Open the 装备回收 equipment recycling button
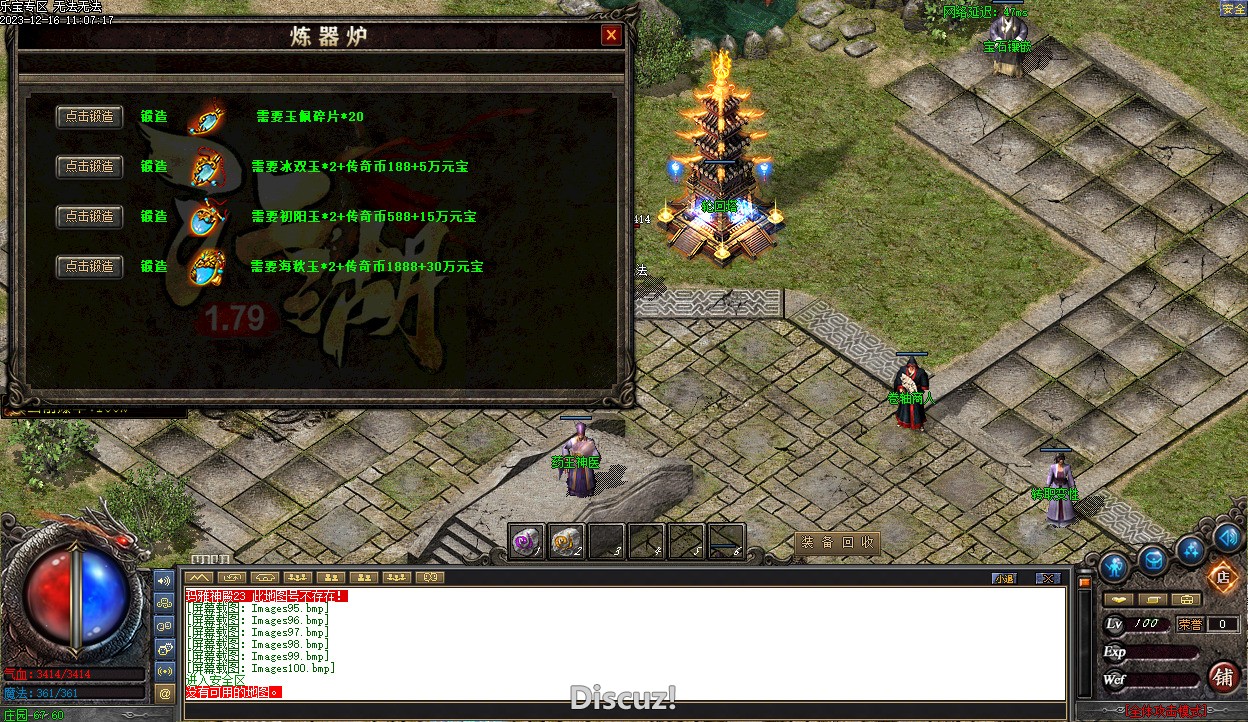This screenshot has width=1248, height=722. (x=837, y=543)
